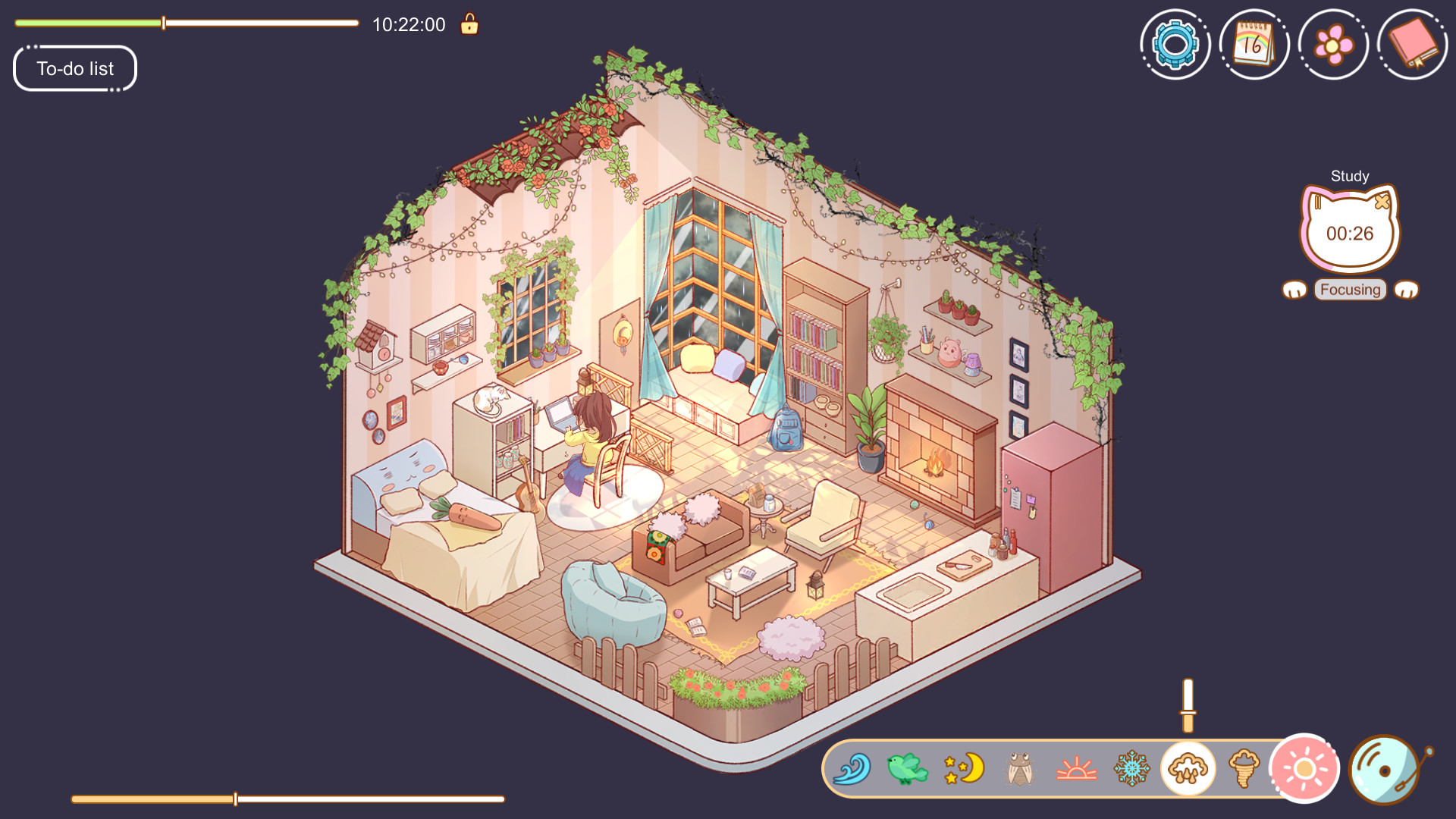This screenshot has width=1456, height=819.
Task: Select the ocean wave ambient sound
Action: [853, 769]
